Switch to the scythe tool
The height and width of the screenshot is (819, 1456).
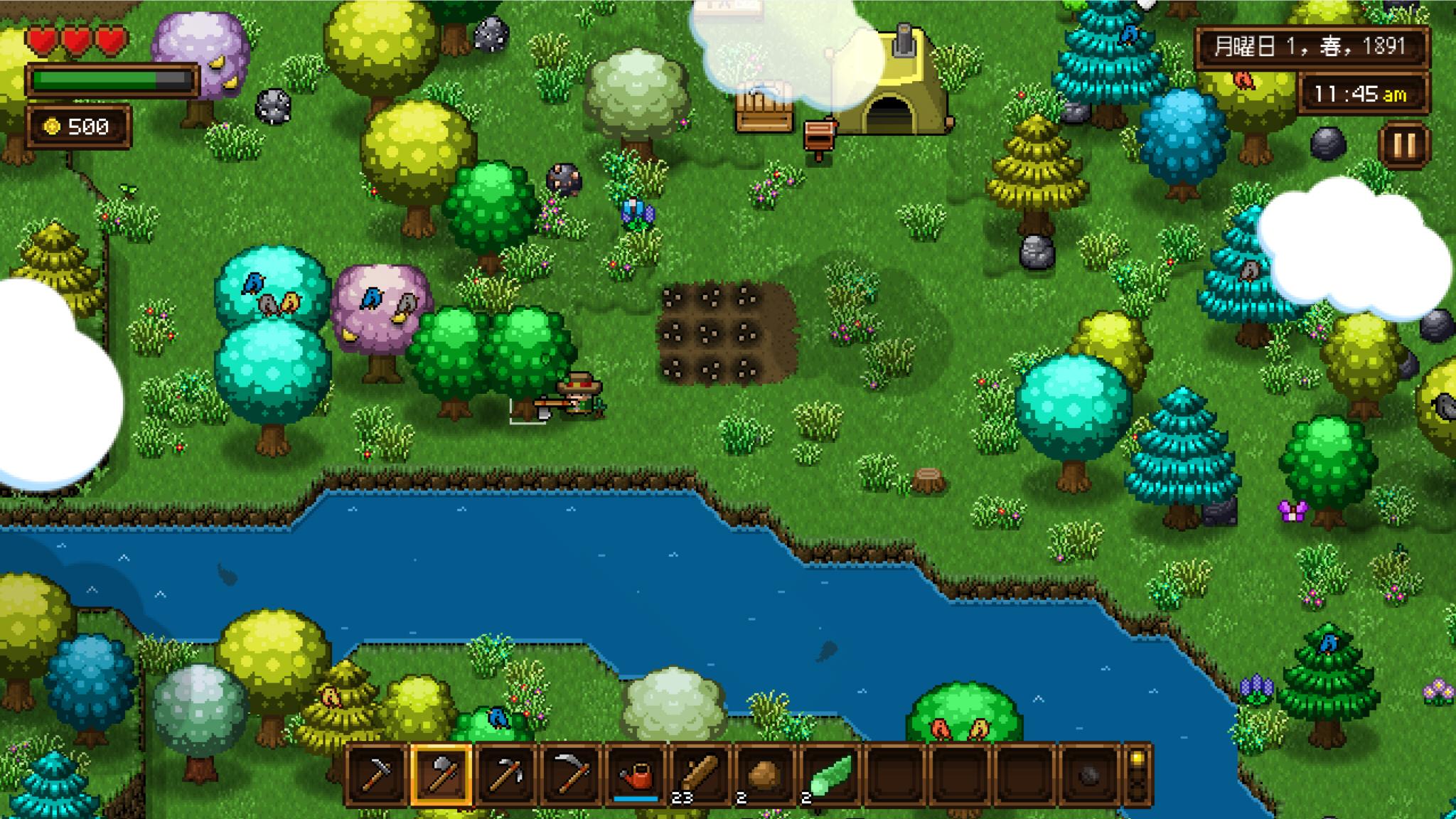(x=571, y=775)
